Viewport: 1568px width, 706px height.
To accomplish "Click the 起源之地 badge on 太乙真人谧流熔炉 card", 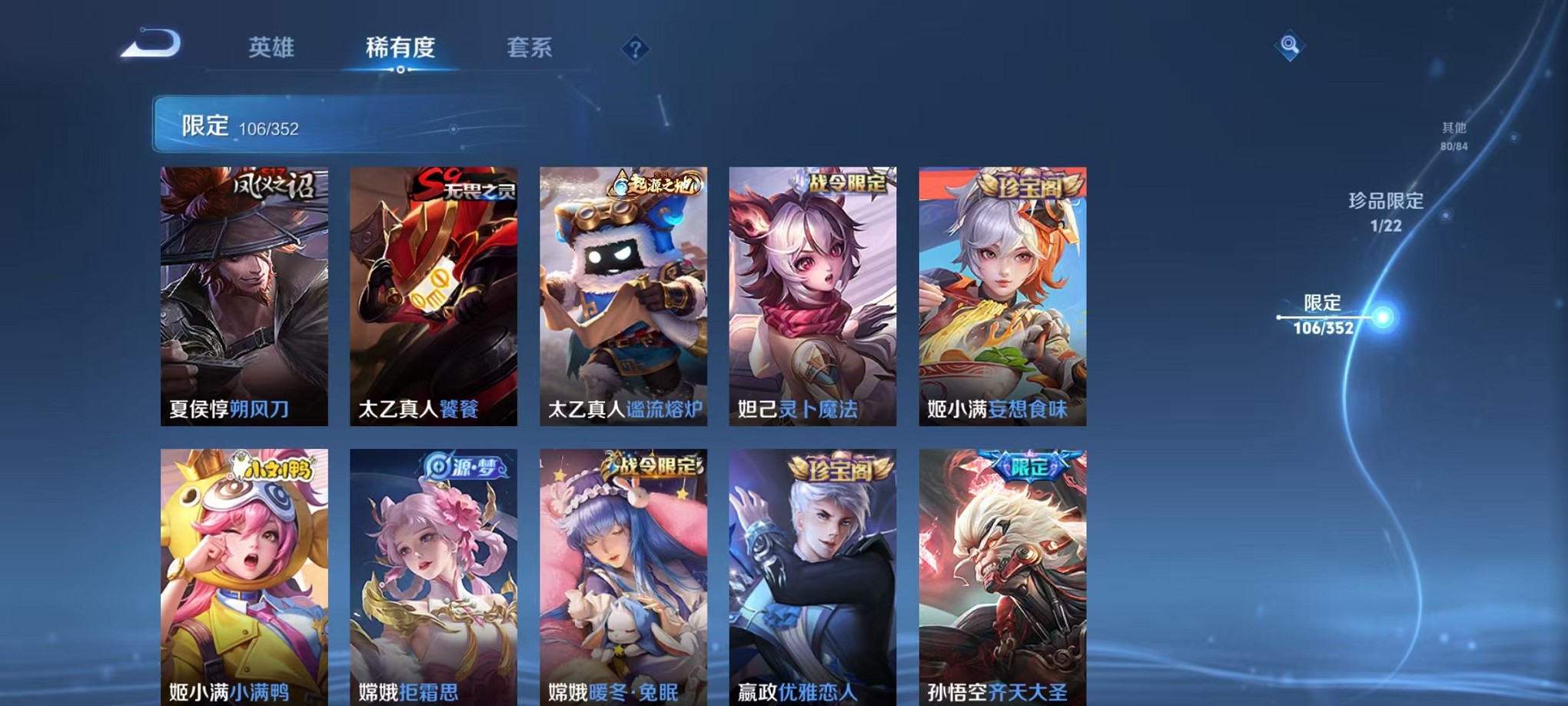I will (x=655, y=183).
